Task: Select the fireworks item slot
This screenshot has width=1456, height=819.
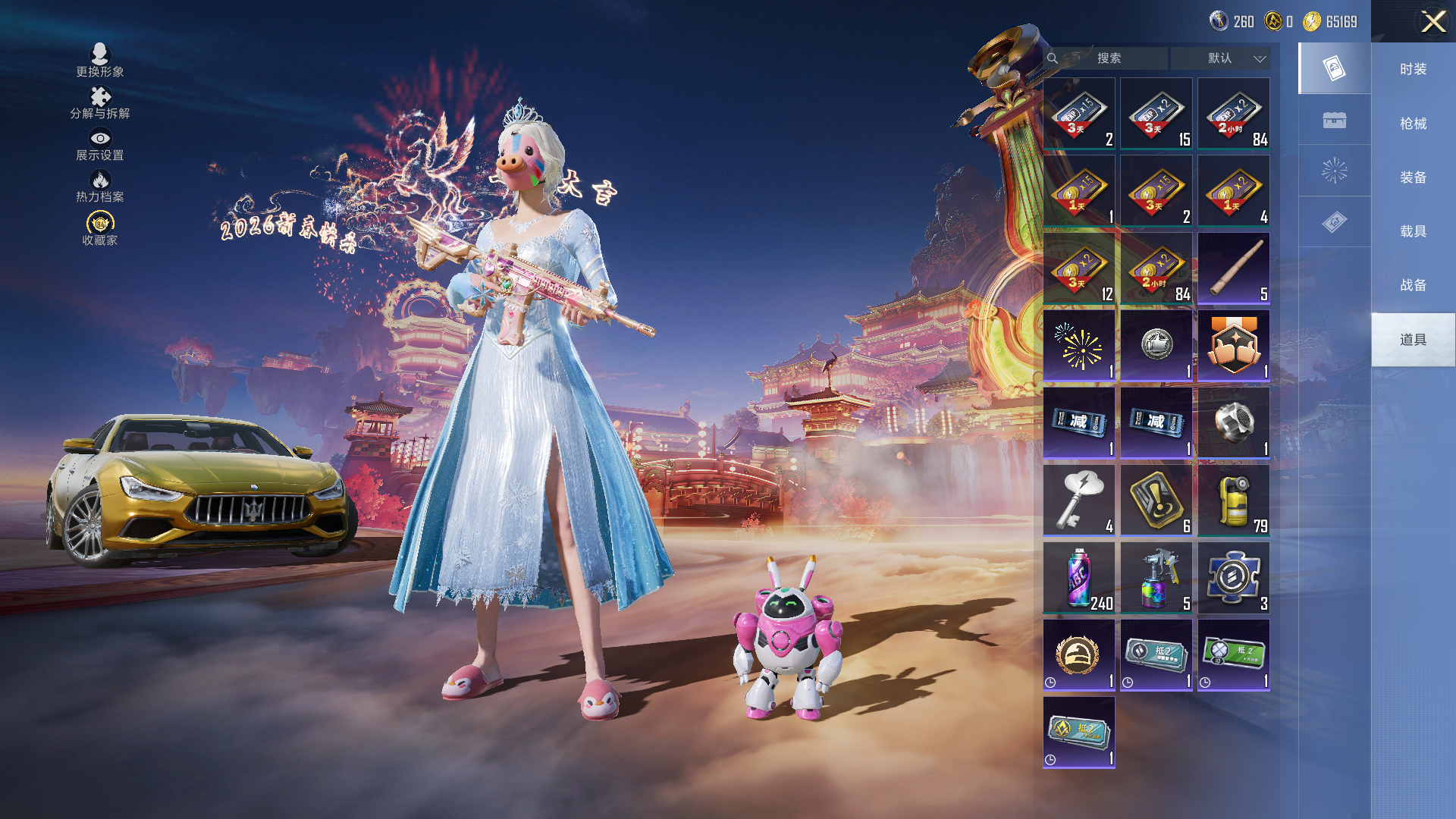Action: click(x=1079, y=346)
